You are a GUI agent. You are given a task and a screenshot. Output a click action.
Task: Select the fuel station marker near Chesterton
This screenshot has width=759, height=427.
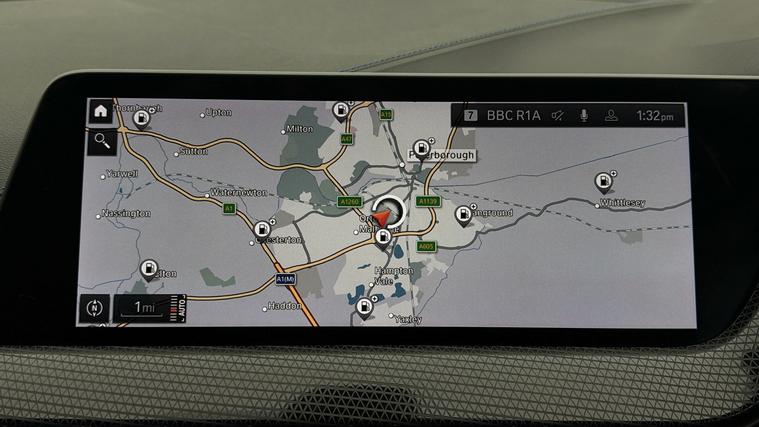tap(264, 229)
